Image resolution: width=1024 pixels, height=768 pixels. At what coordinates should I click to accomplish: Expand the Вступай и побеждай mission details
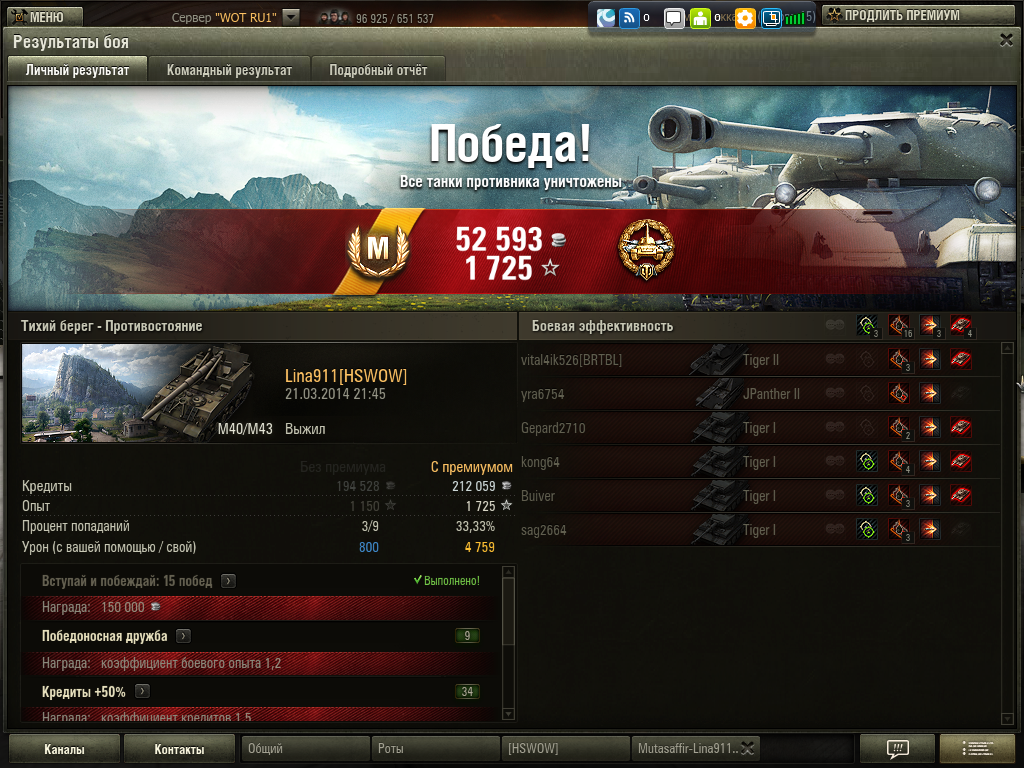229,581
